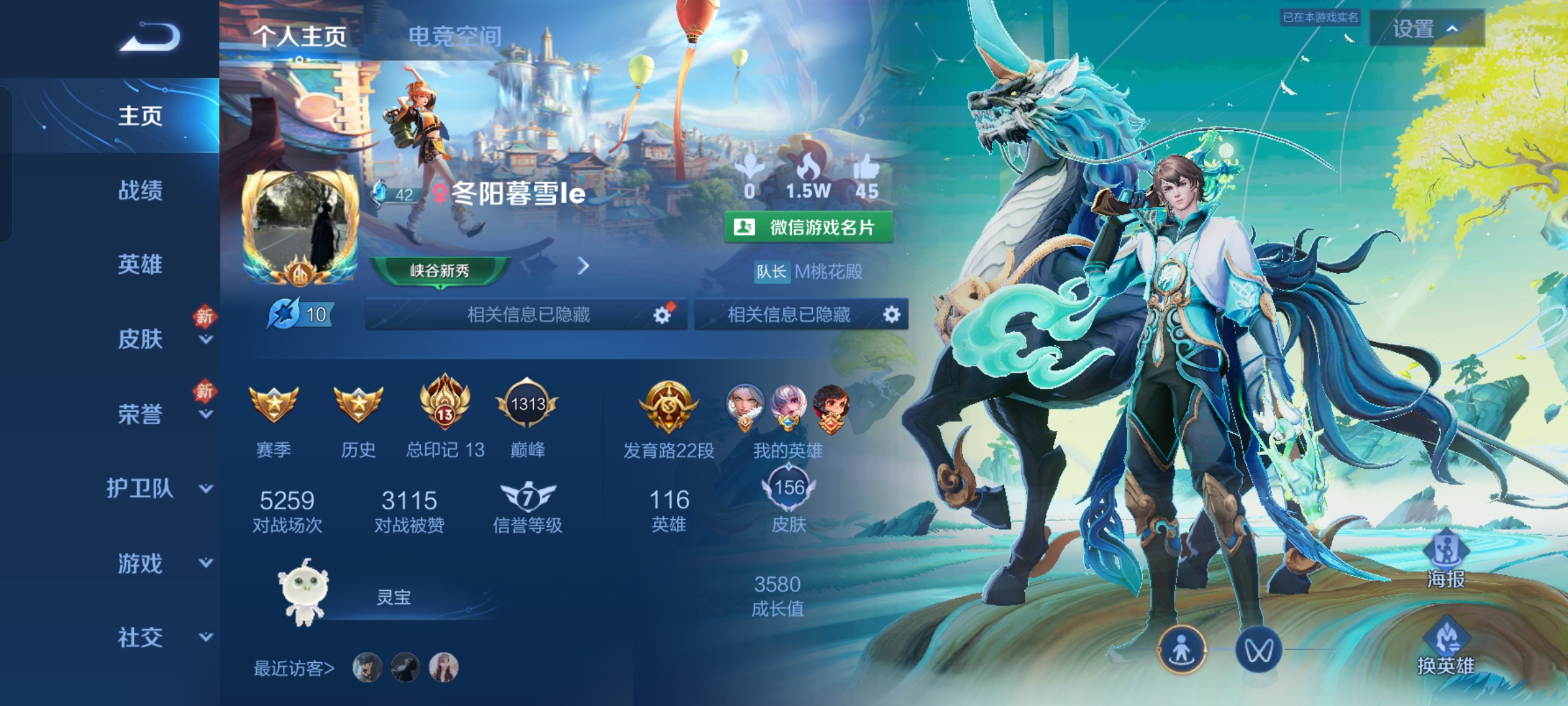Select 英雄 in the side menu
This screenshot has width=1568, height=706.
[140, 265]
